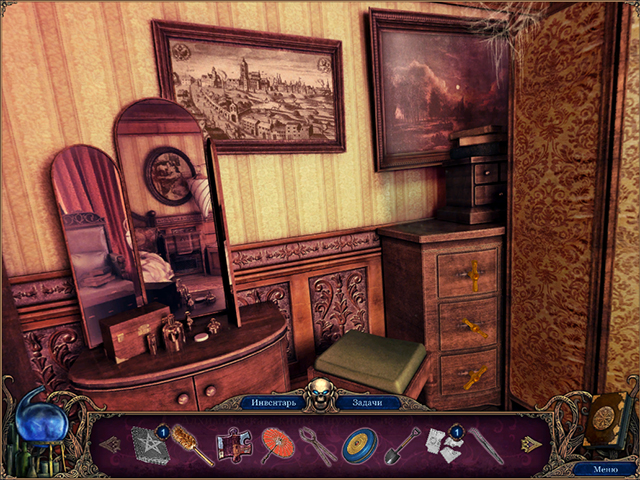Open the Инвентарь tab
Screen dimensions: 640x480
pos(273,402)
